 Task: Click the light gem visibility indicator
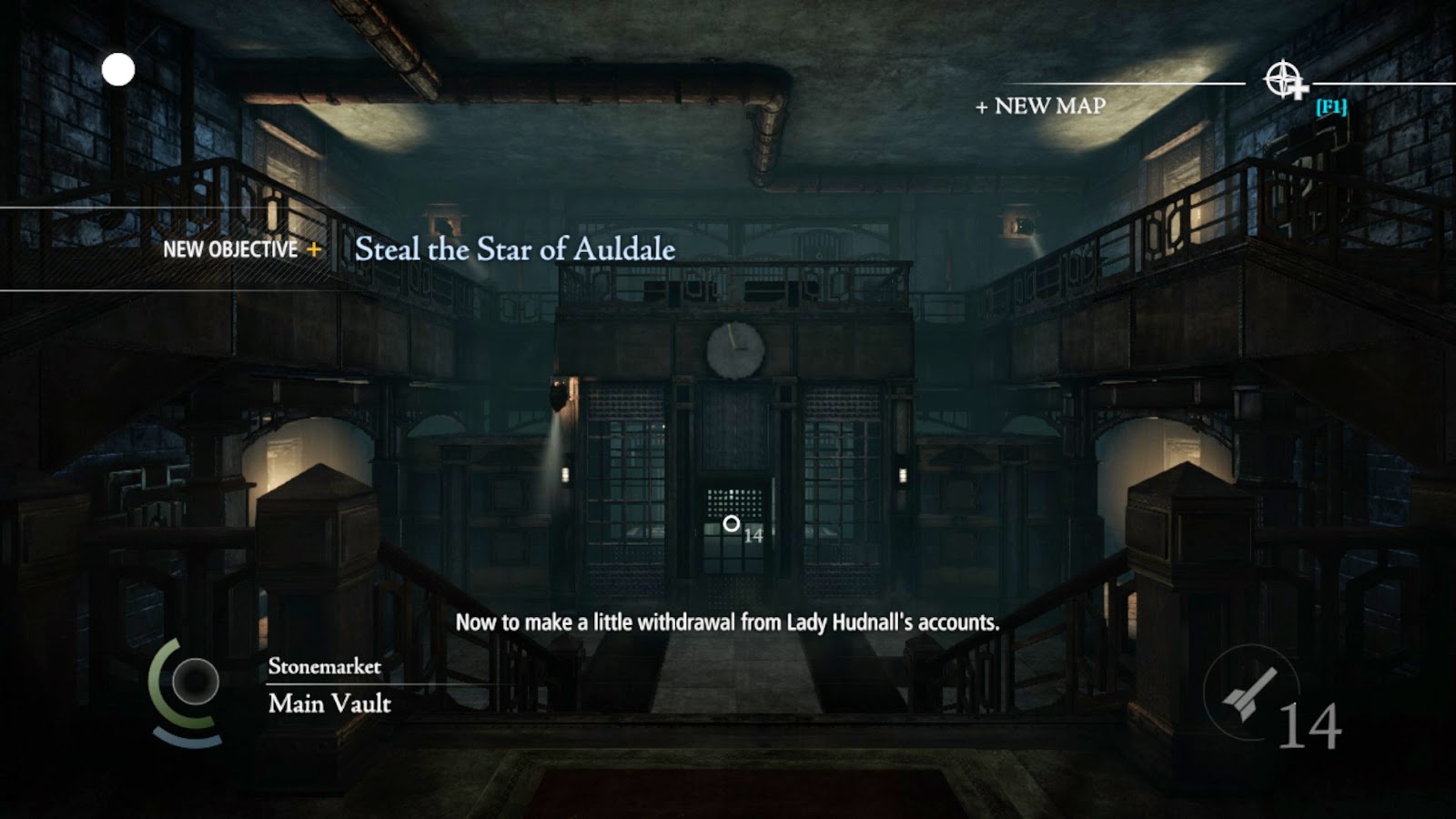point(195,682)
